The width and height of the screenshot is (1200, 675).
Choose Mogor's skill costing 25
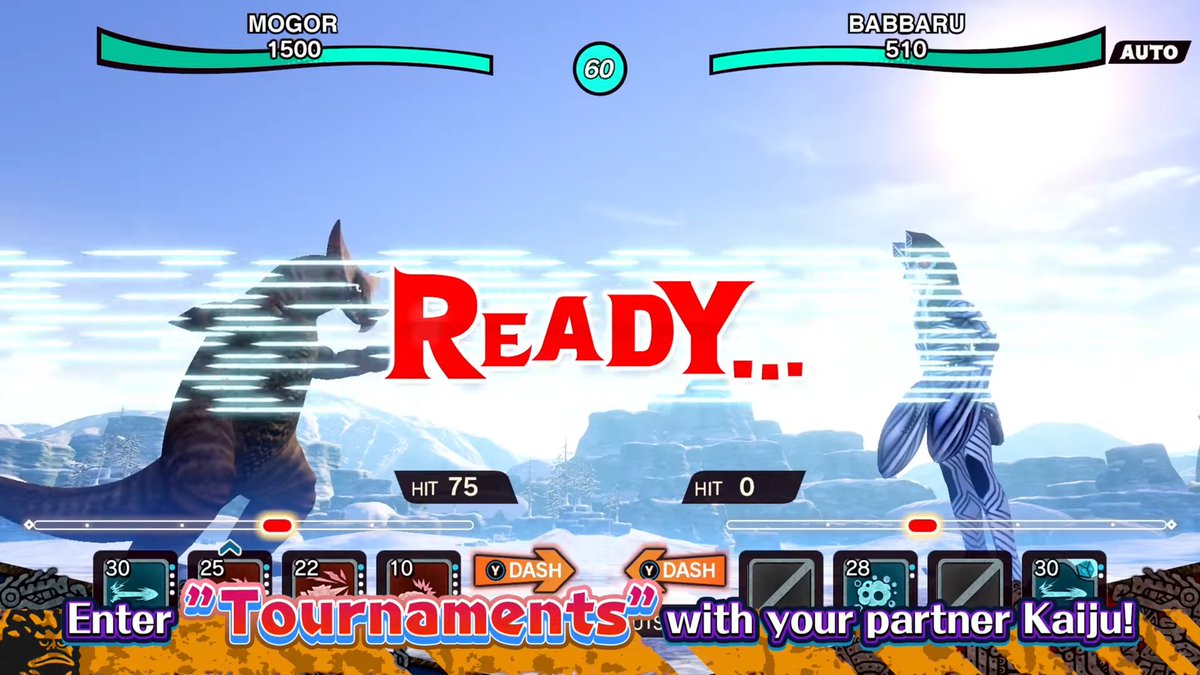point(230,579)
